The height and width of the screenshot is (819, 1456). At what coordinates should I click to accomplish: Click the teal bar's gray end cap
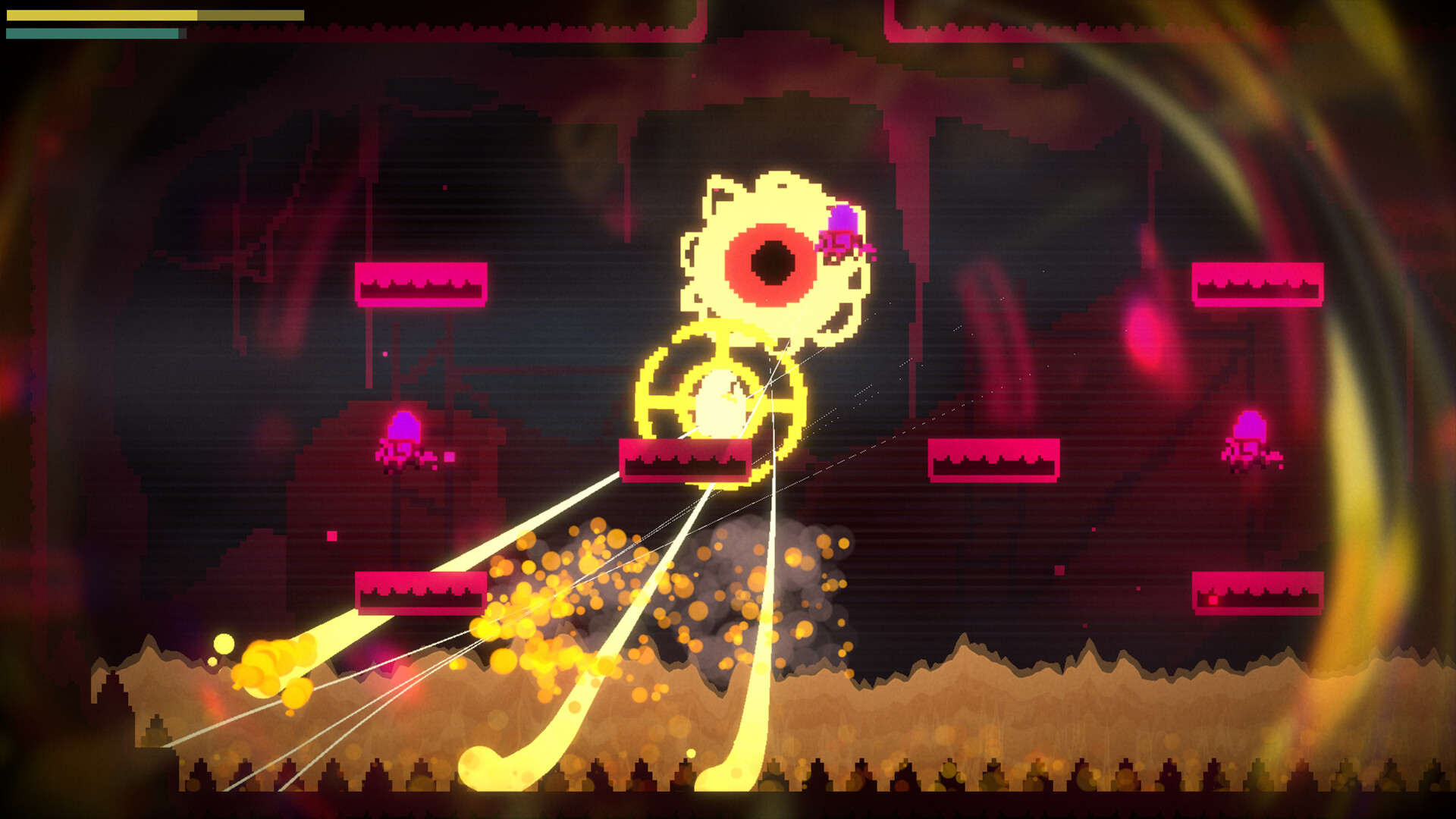point(180,33)
